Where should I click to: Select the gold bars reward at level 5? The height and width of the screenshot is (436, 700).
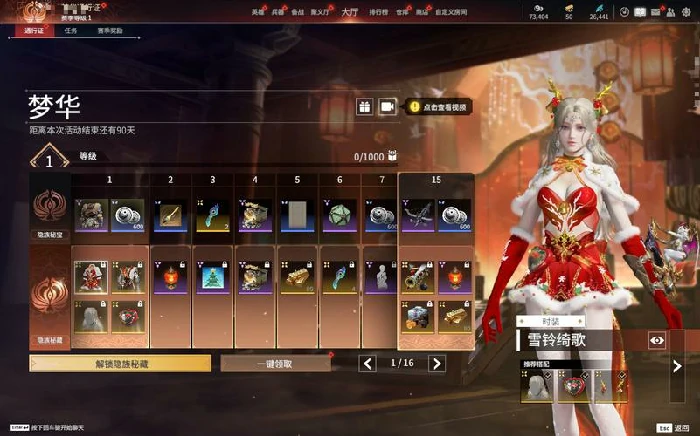[297, 277]
